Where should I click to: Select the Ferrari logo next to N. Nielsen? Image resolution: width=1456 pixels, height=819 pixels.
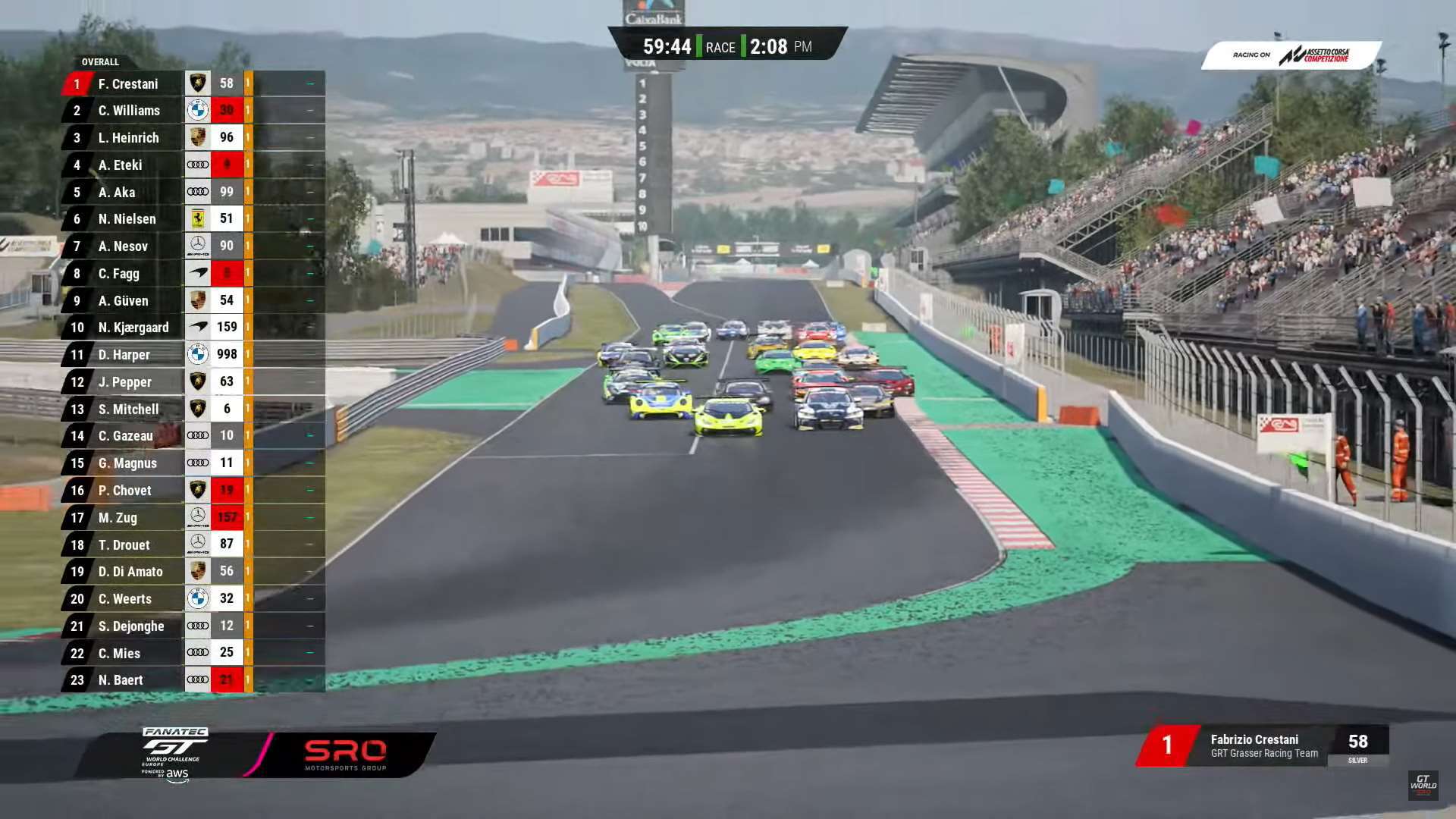(x=199, y=219)
